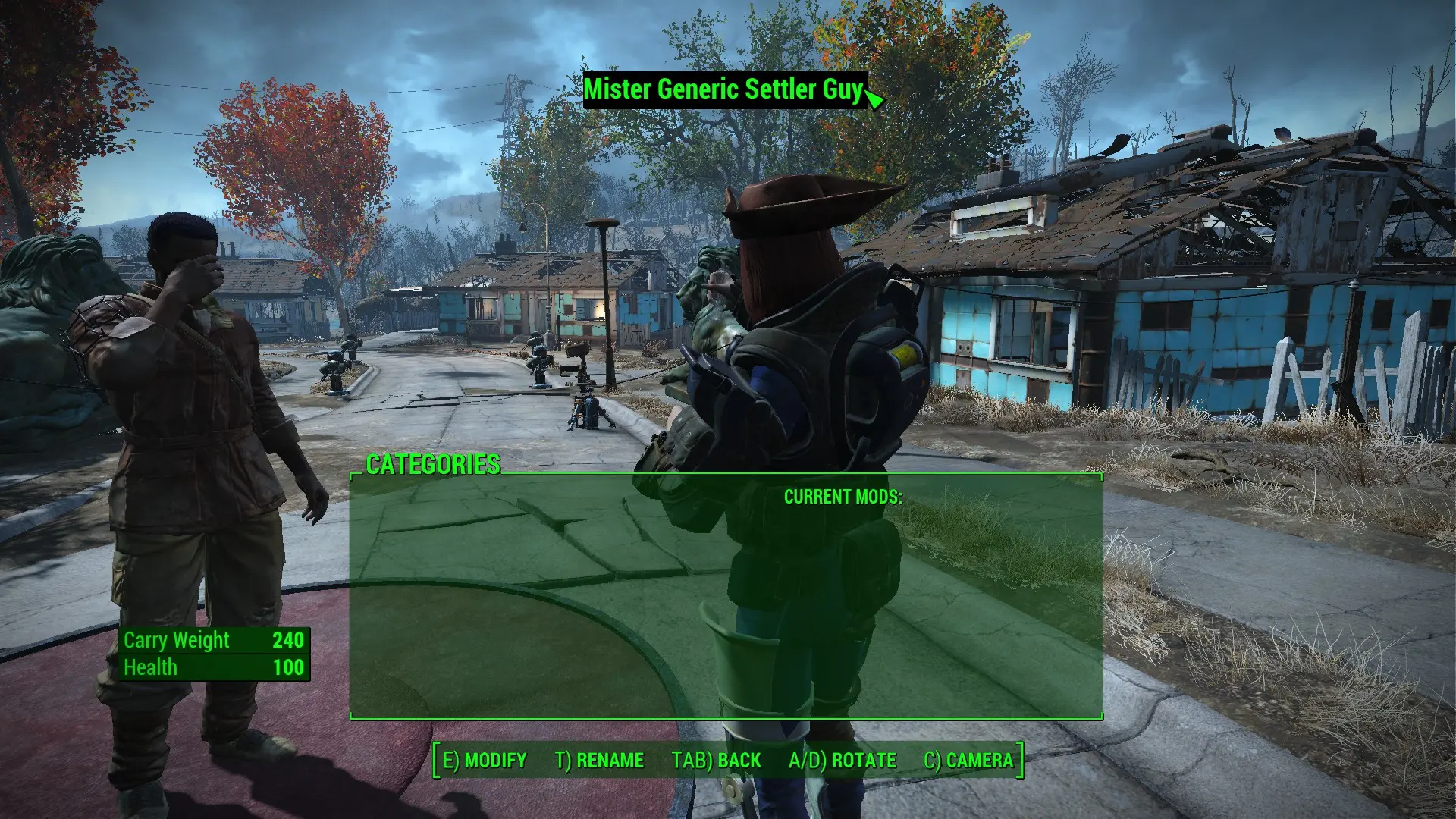
Task: Click the Modify button in the bottom bar
Action: pos(485,760)
